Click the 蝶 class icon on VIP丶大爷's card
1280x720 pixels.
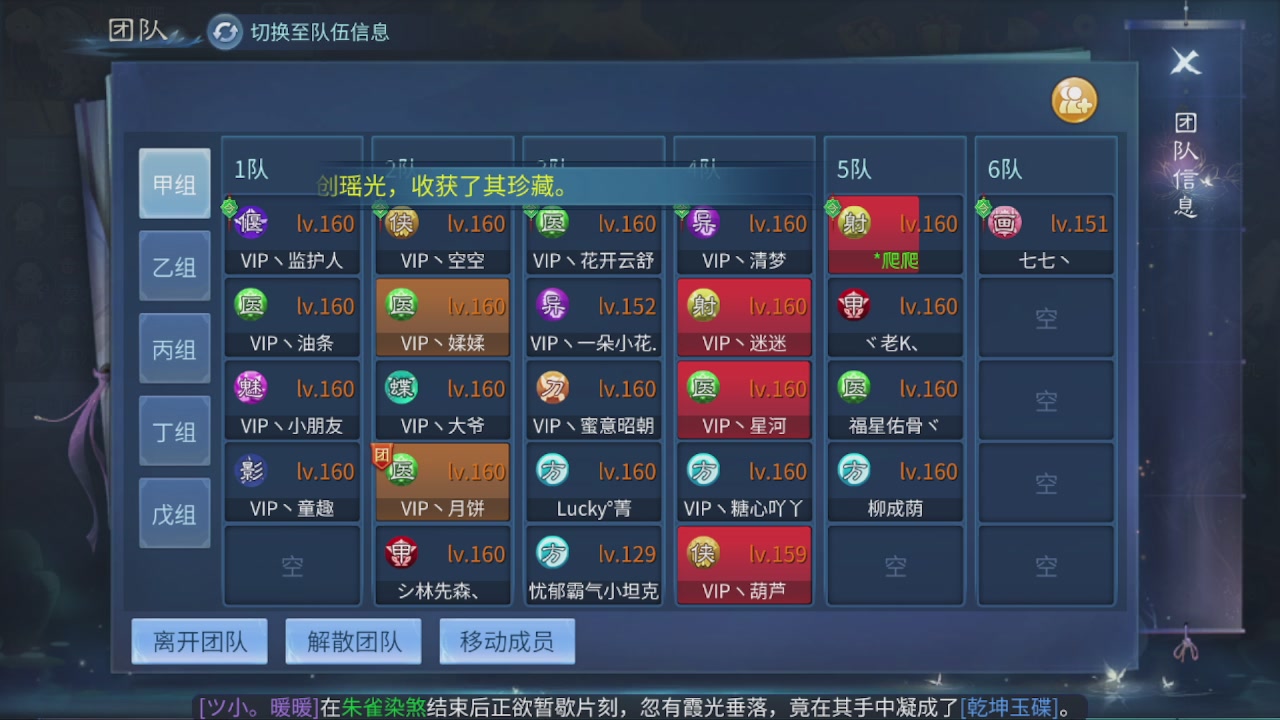(401, 388)
